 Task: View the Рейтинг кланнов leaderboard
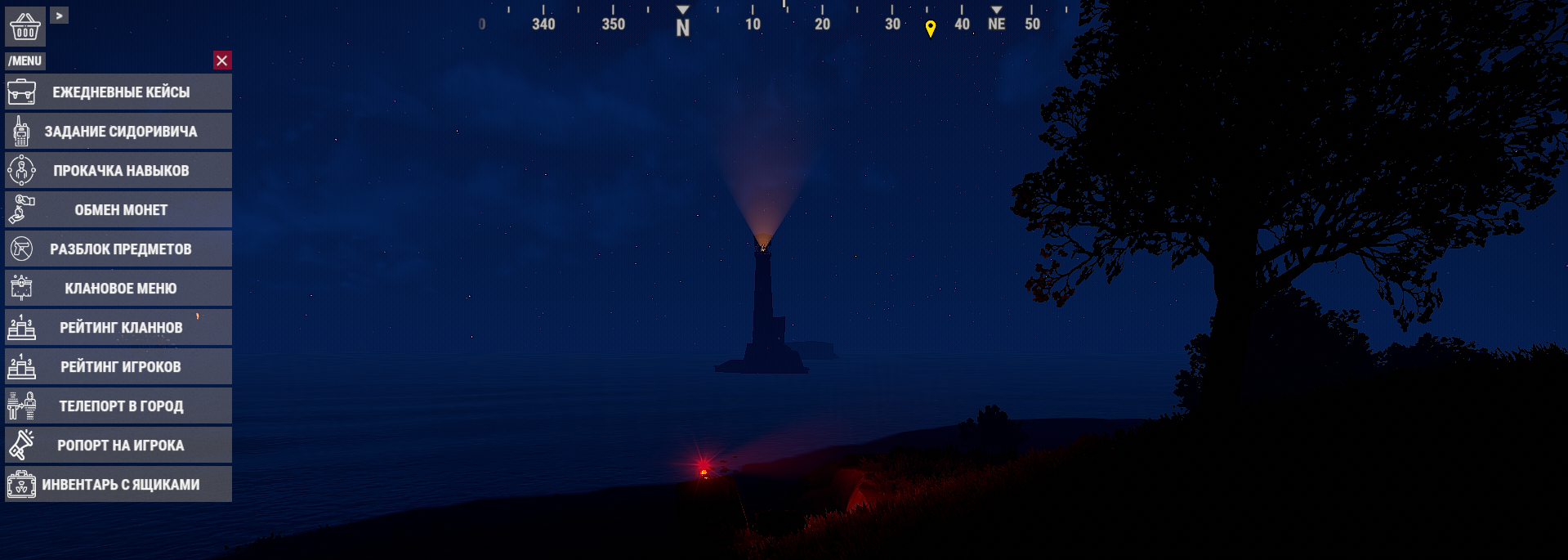click(x=118, y=327)
